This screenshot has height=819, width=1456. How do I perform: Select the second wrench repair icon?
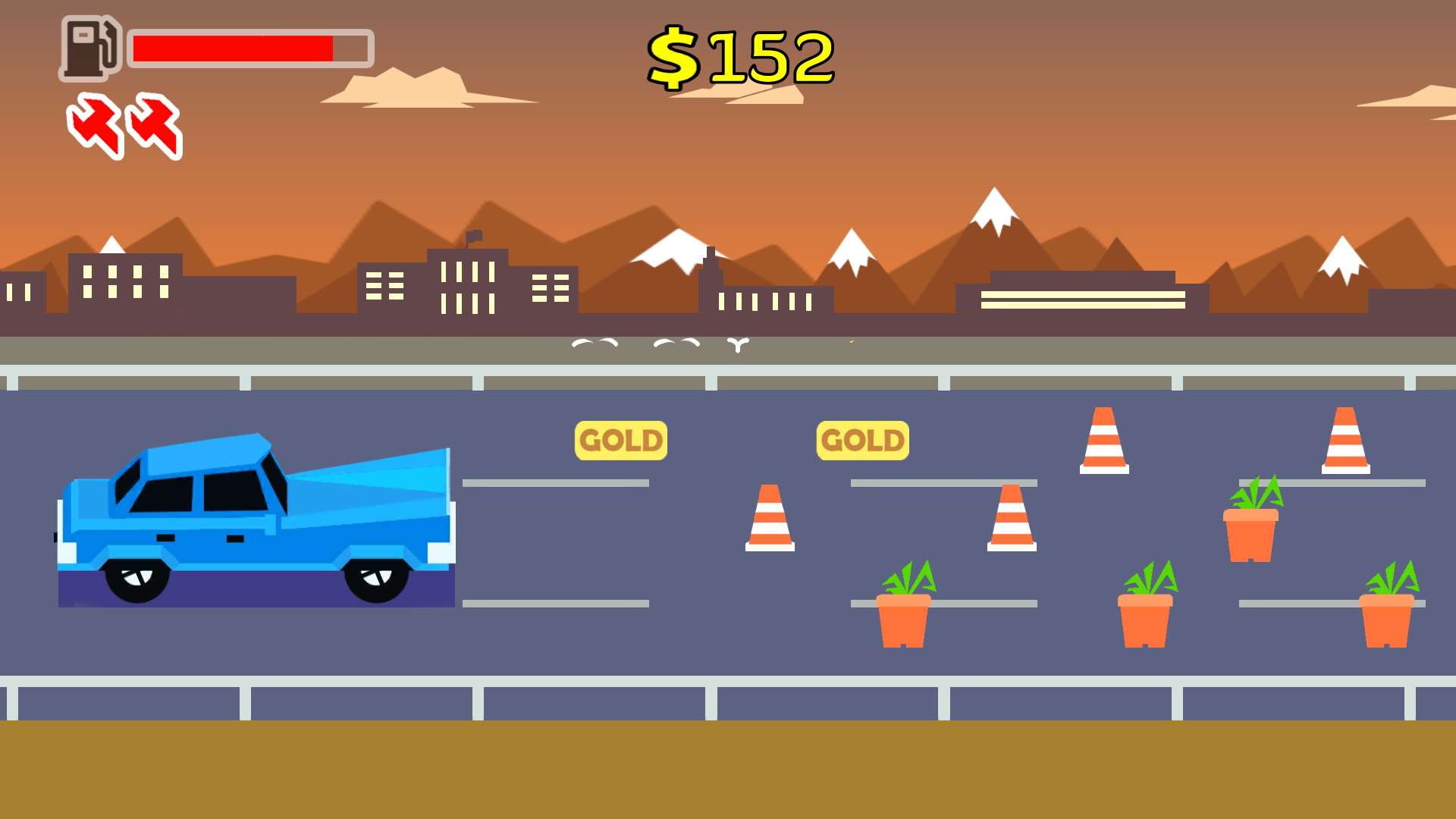point(154,127)
